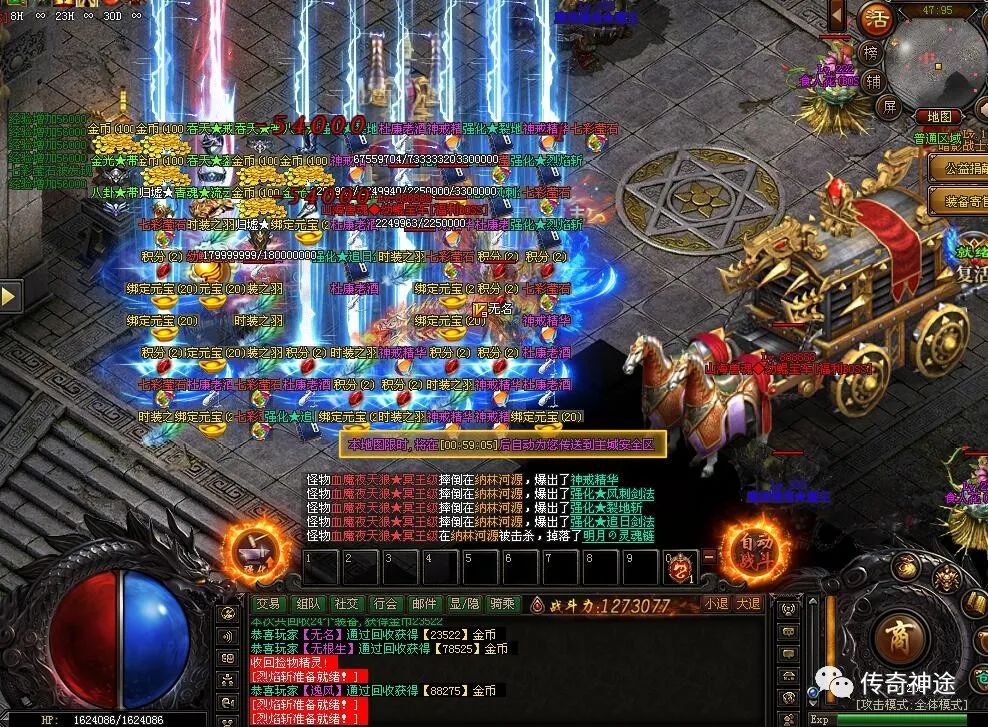Expand the left-edge yellow arrow panel
Screen dimensions: 988x727
(11, 296)
